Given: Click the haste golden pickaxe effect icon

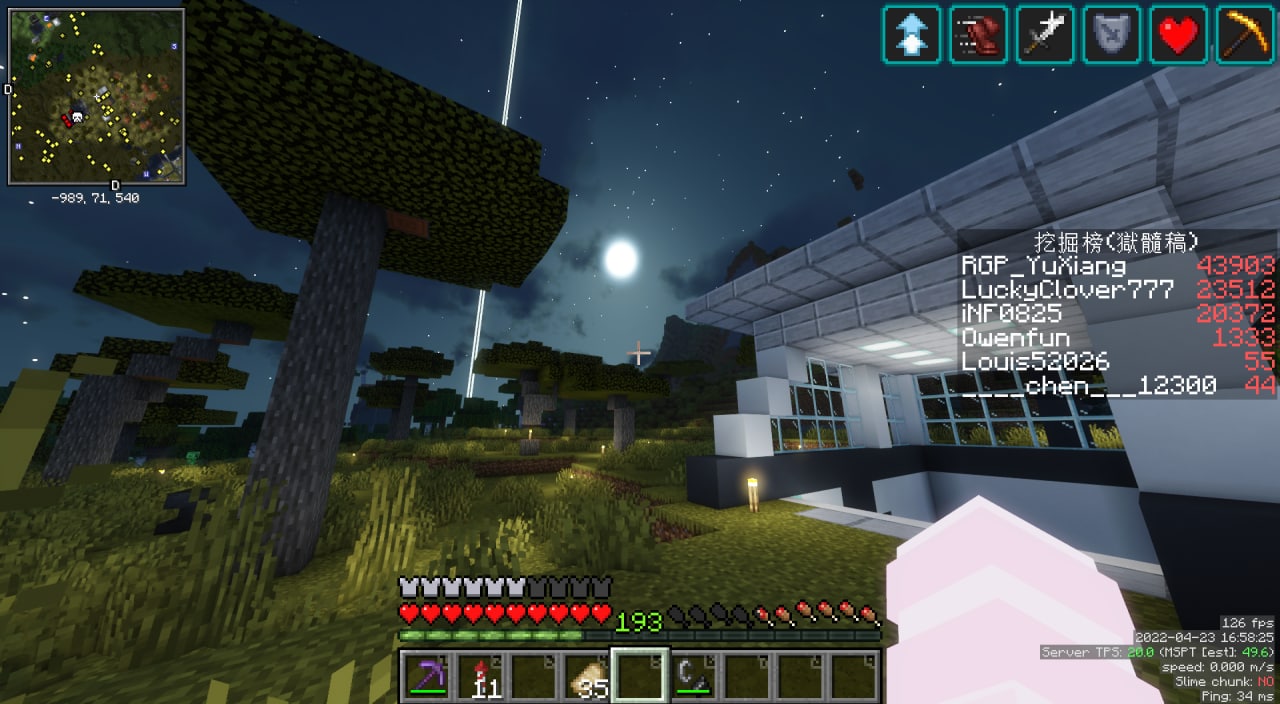Looking at the screenshot, I should click(x=1245, y=35).
